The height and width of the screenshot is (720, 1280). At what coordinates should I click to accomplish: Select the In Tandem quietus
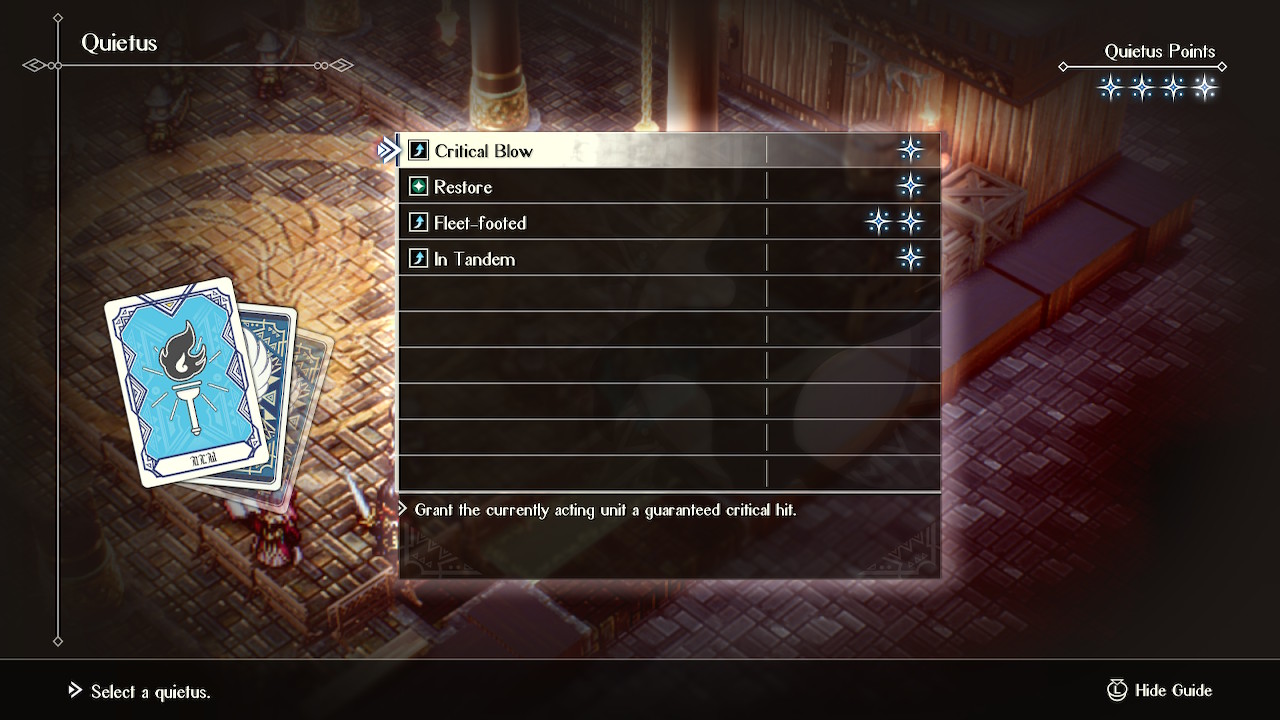[x=474, y=259]
